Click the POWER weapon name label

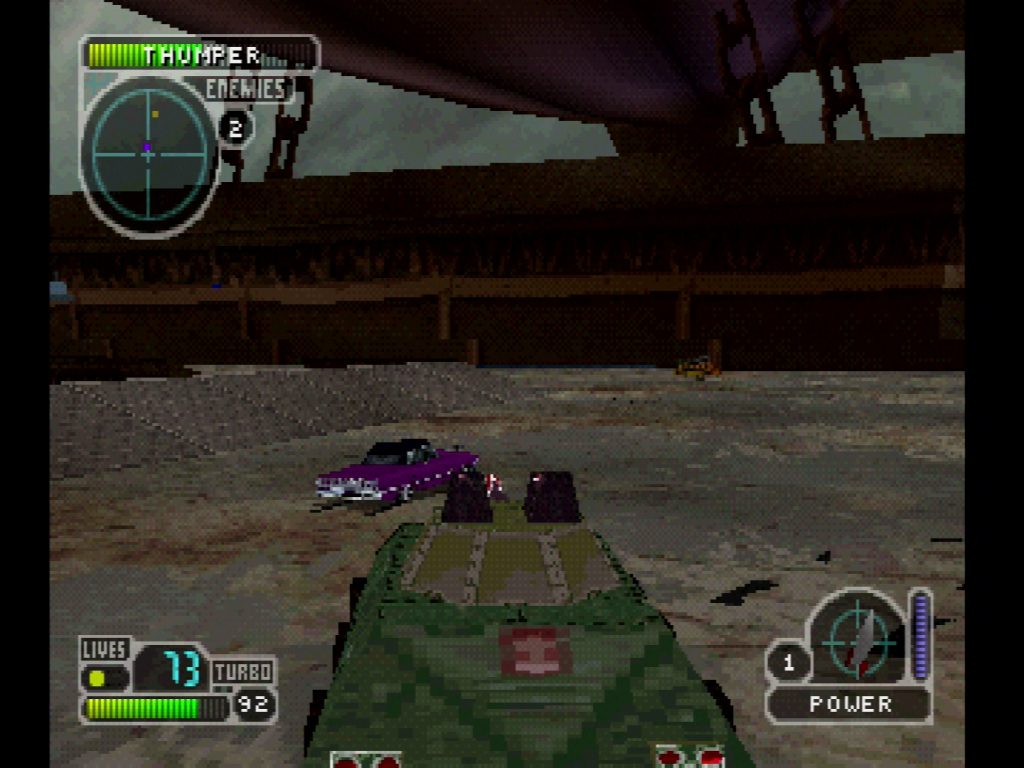coord(850,704)
